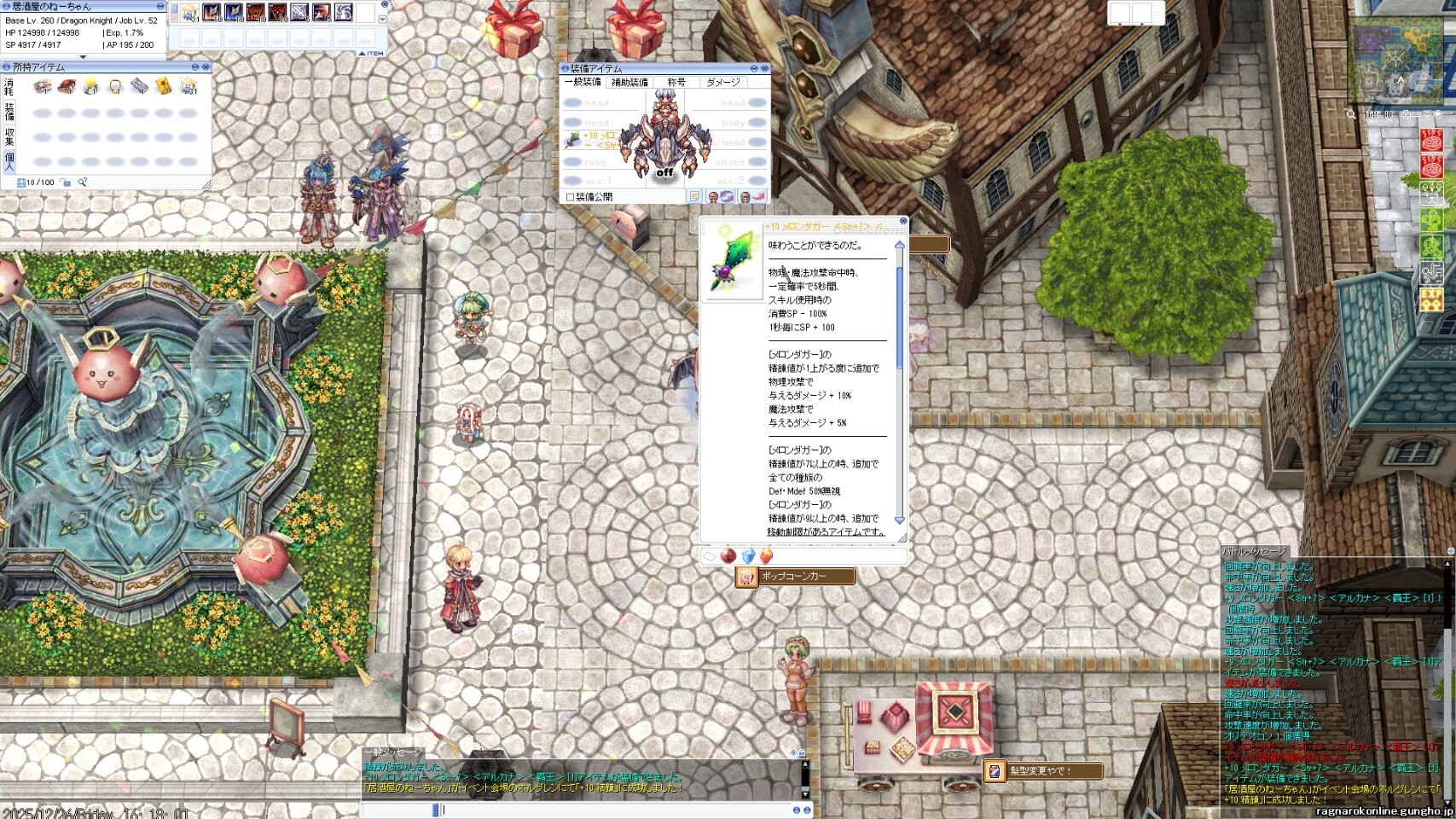Open the 収集 inventory tab
The width and height of the screenshot is (1456, 819).
click(x=9, y=136)
